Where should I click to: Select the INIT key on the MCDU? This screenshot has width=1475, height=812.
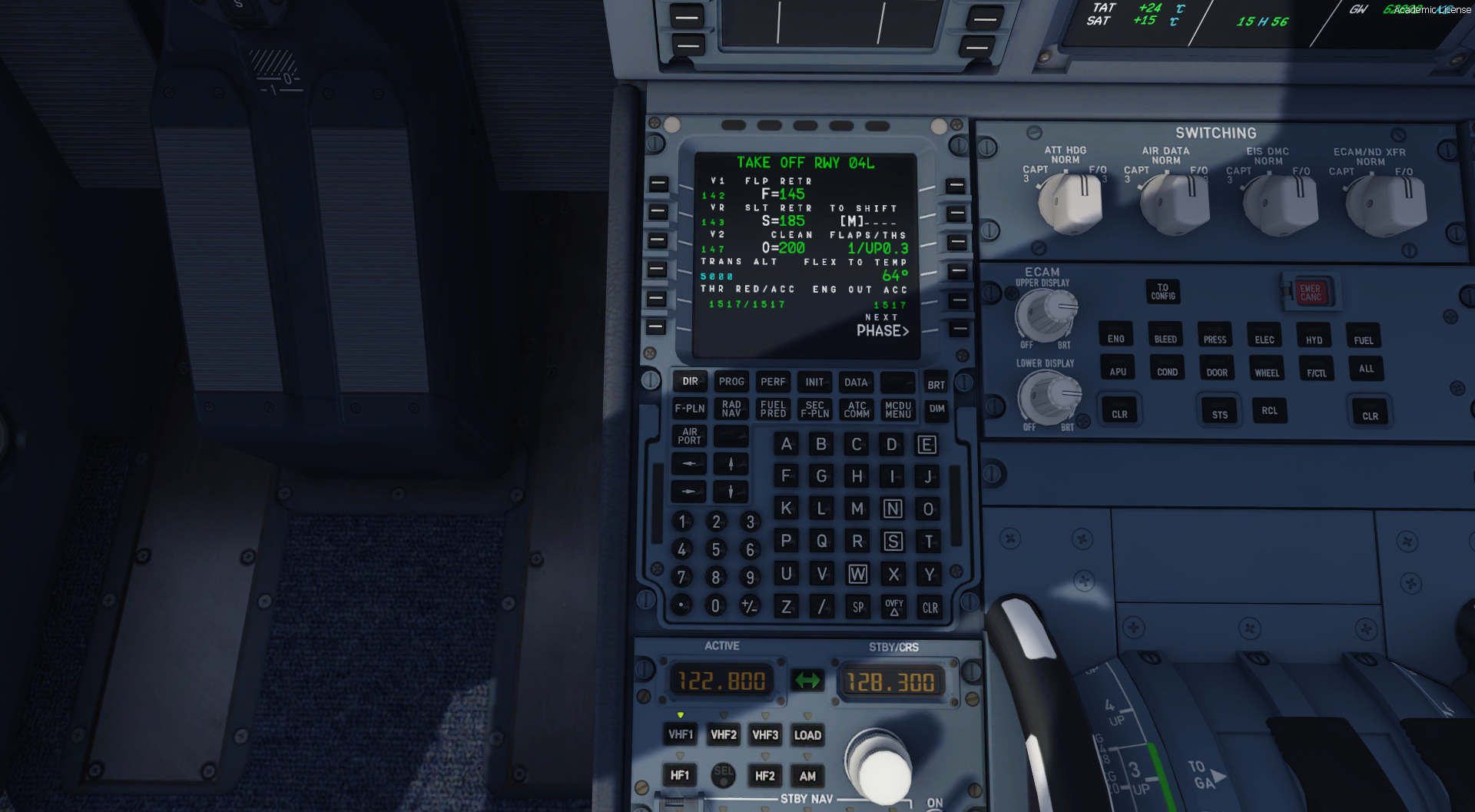coord(814,382)
